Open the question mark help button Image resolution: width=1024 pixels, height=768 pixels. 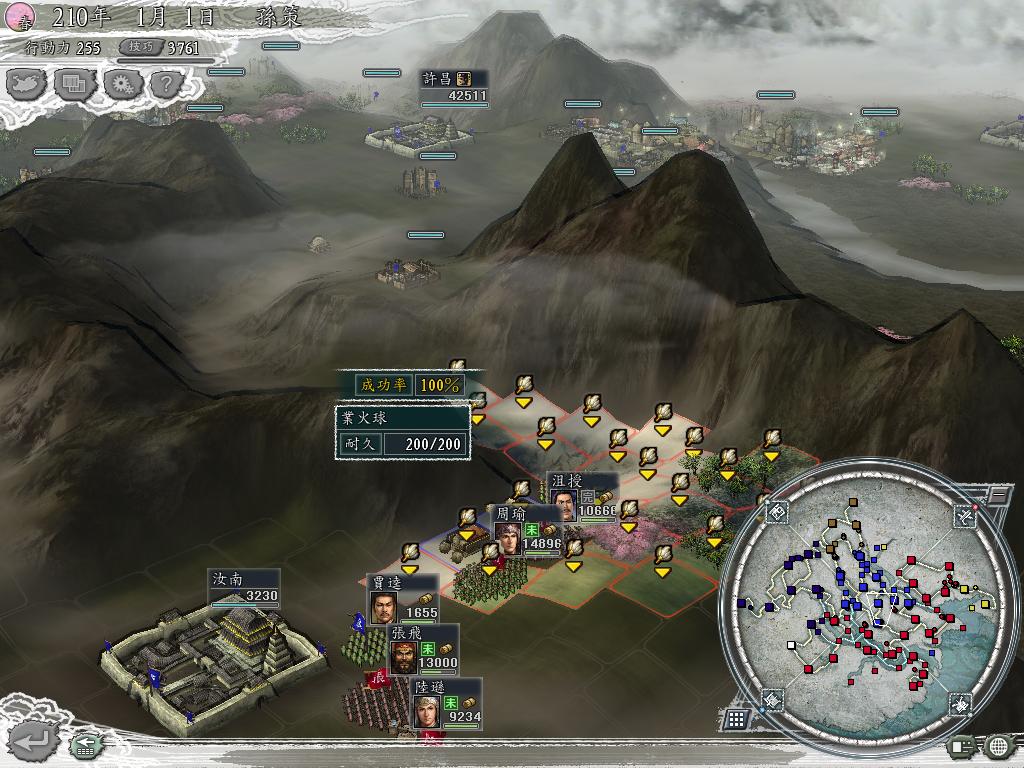tap(166, 84)
